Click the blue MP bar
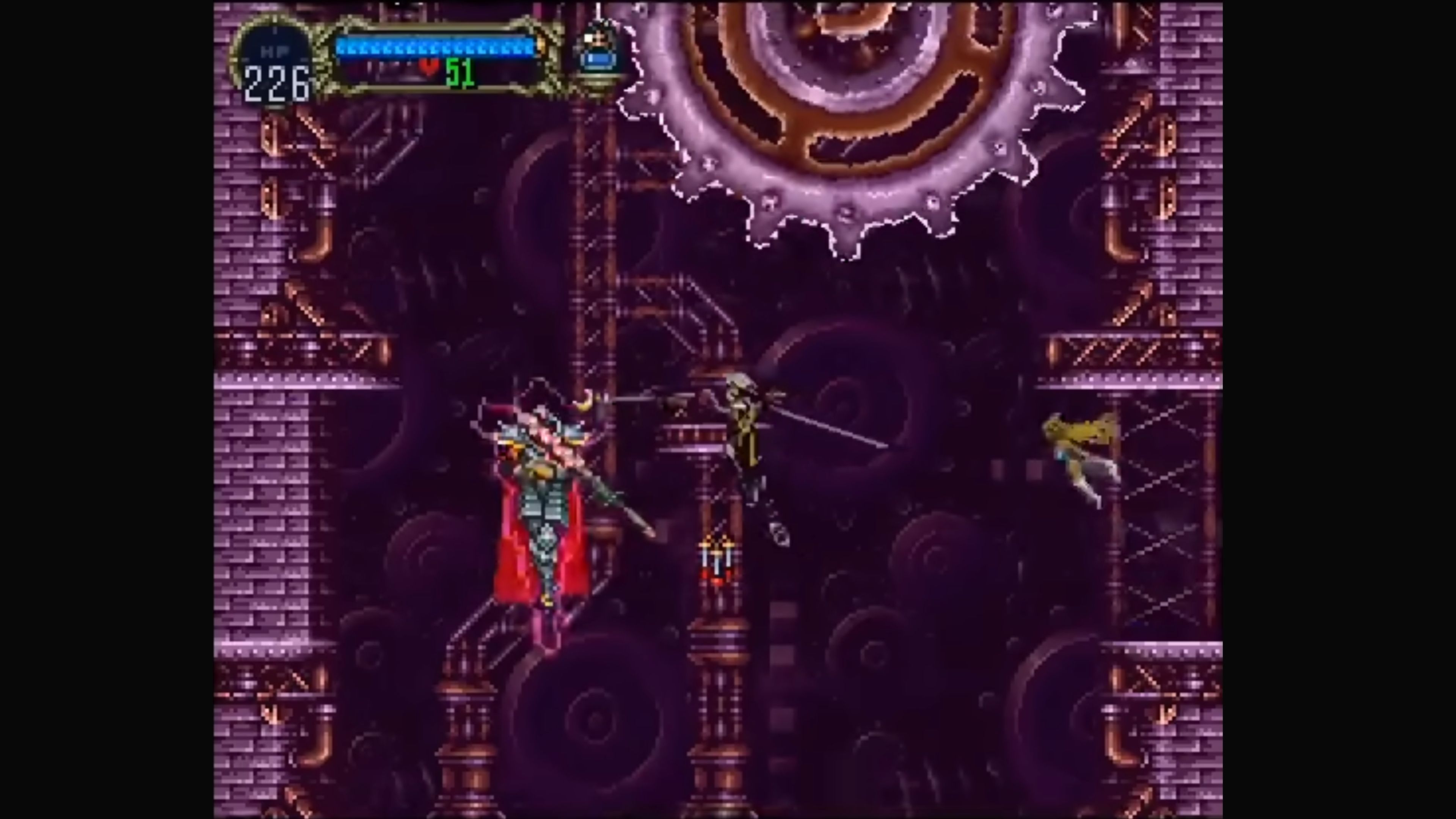 [435, 48]
